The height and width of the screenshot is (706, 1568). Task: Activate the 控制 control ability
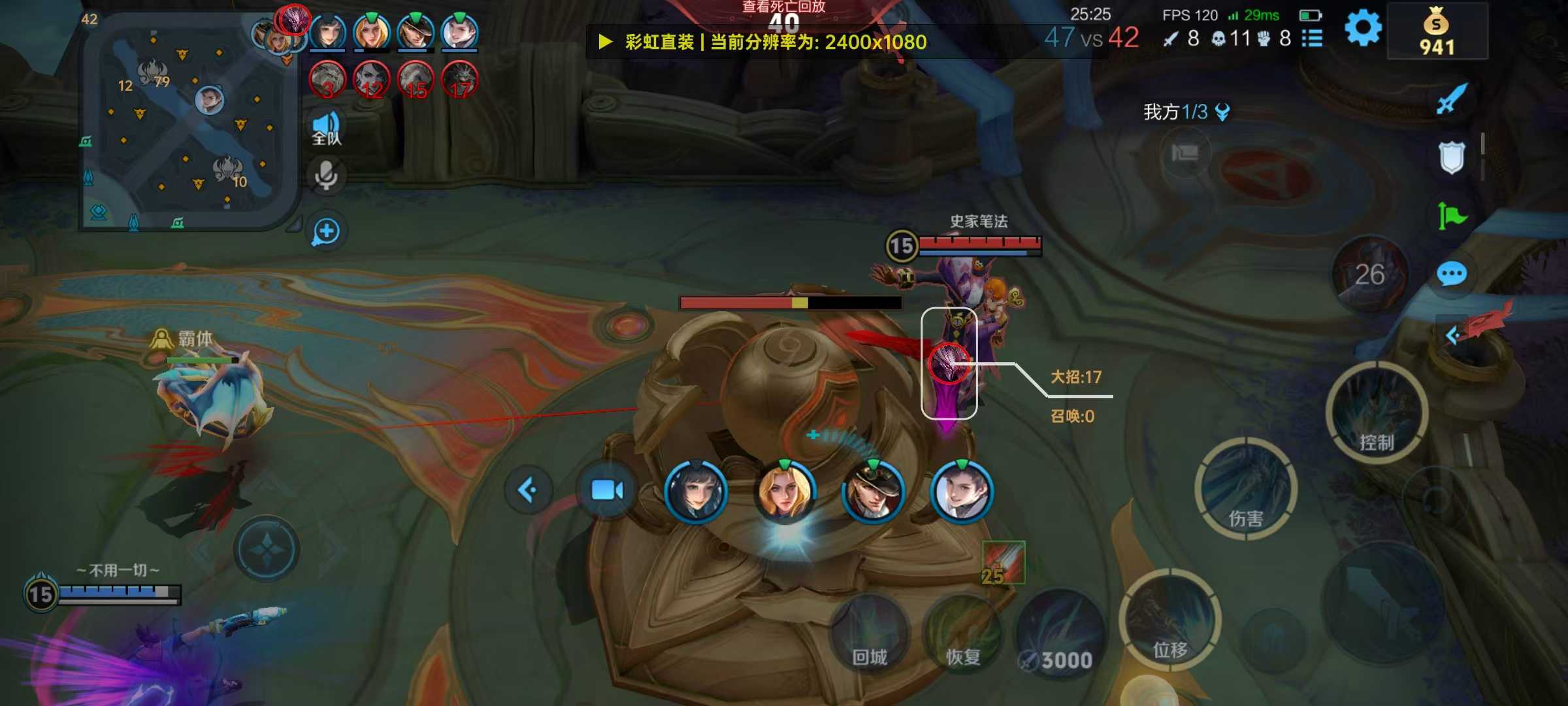pyautogui.click(x=1377, y=413)
